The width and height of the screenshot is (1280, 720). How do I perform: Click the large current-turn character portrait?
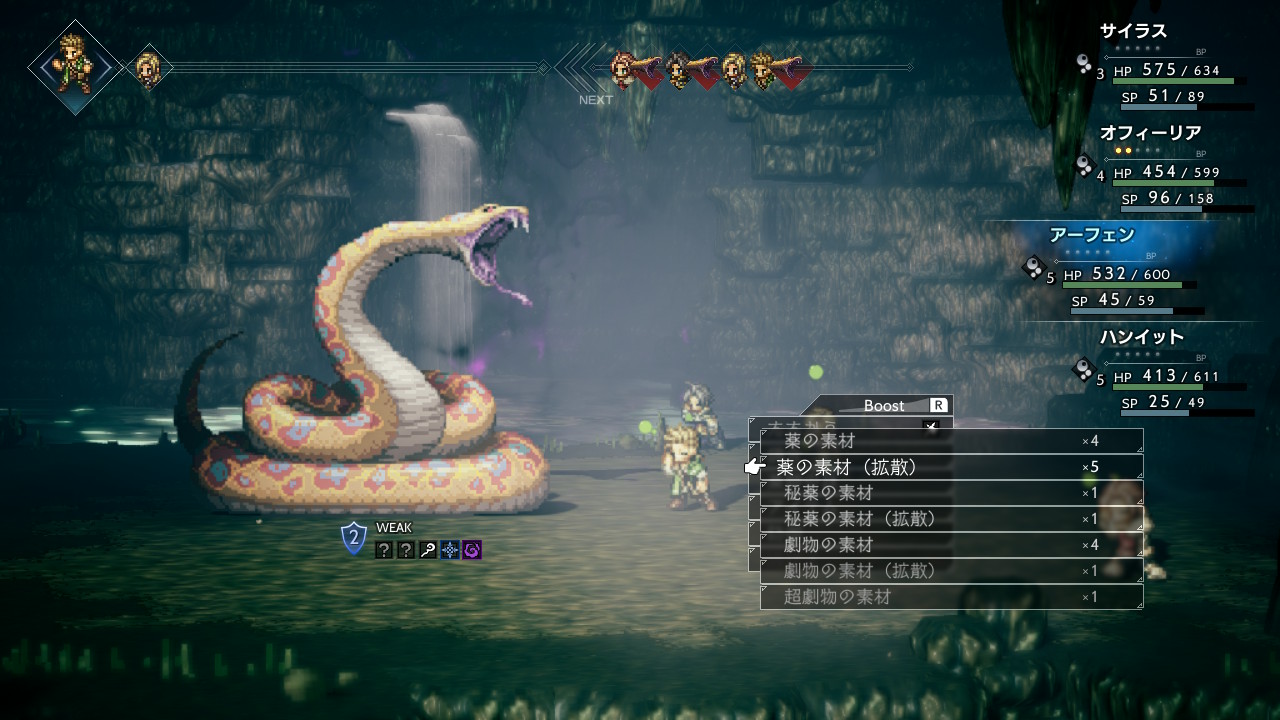pyautogui.click(x=73, y=66)
